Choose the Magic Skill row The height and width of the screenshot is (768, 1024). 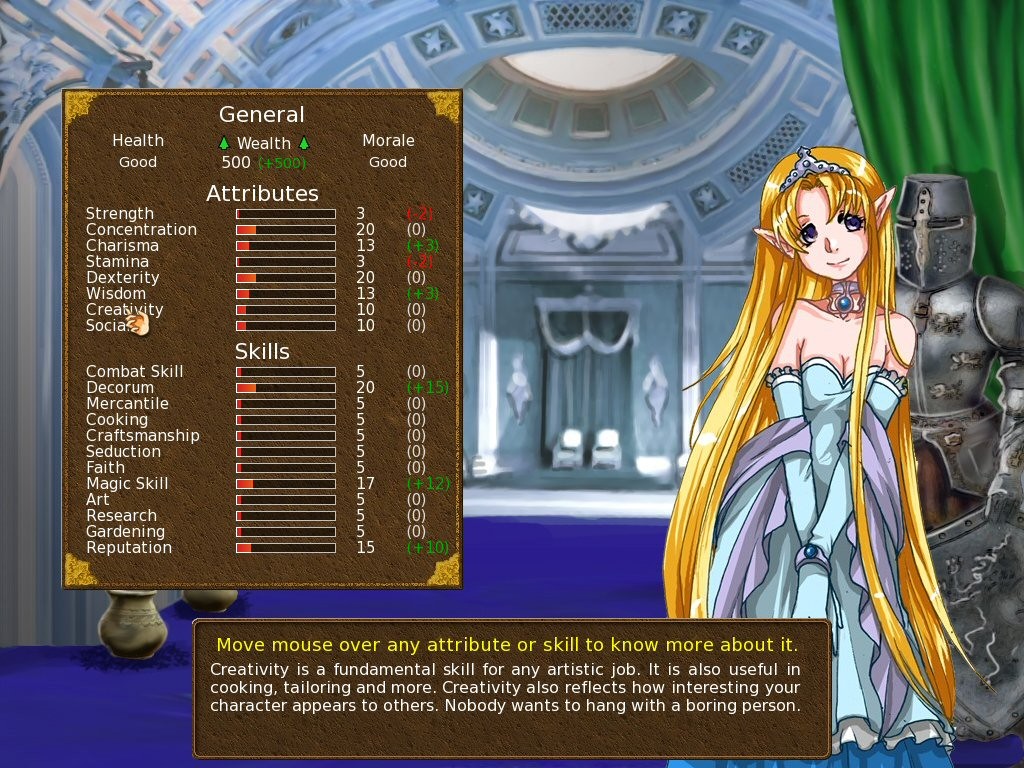[x=127, y=484]
